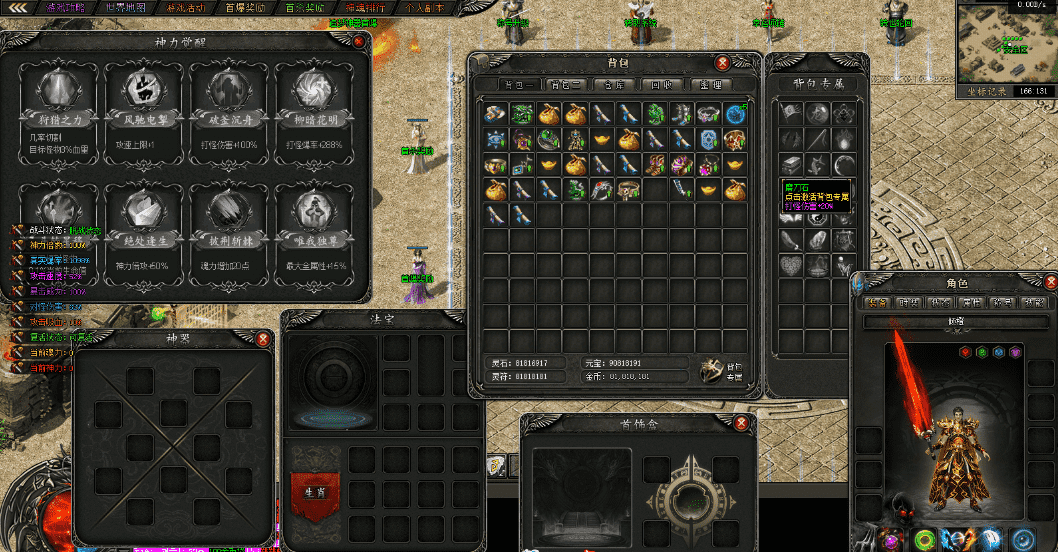Close the 神力觉醒 panel
The width and height of the screenshot is (1058, 552).
pos(359,42)
